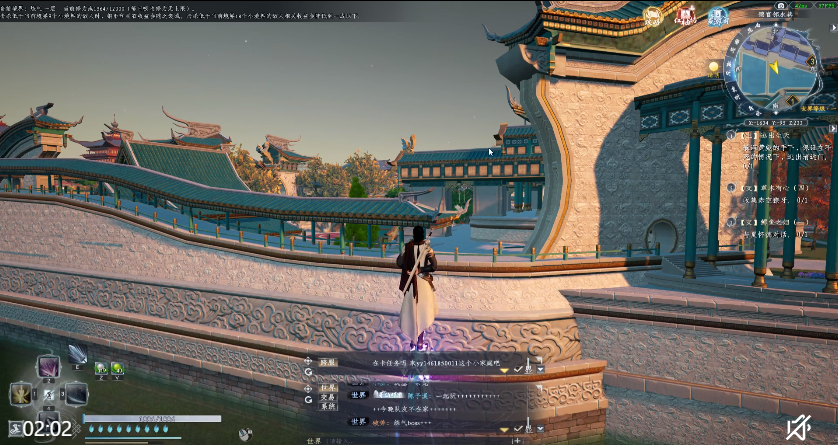Use the green orb item slot
The image size is (838, 445).
point(117,369)
